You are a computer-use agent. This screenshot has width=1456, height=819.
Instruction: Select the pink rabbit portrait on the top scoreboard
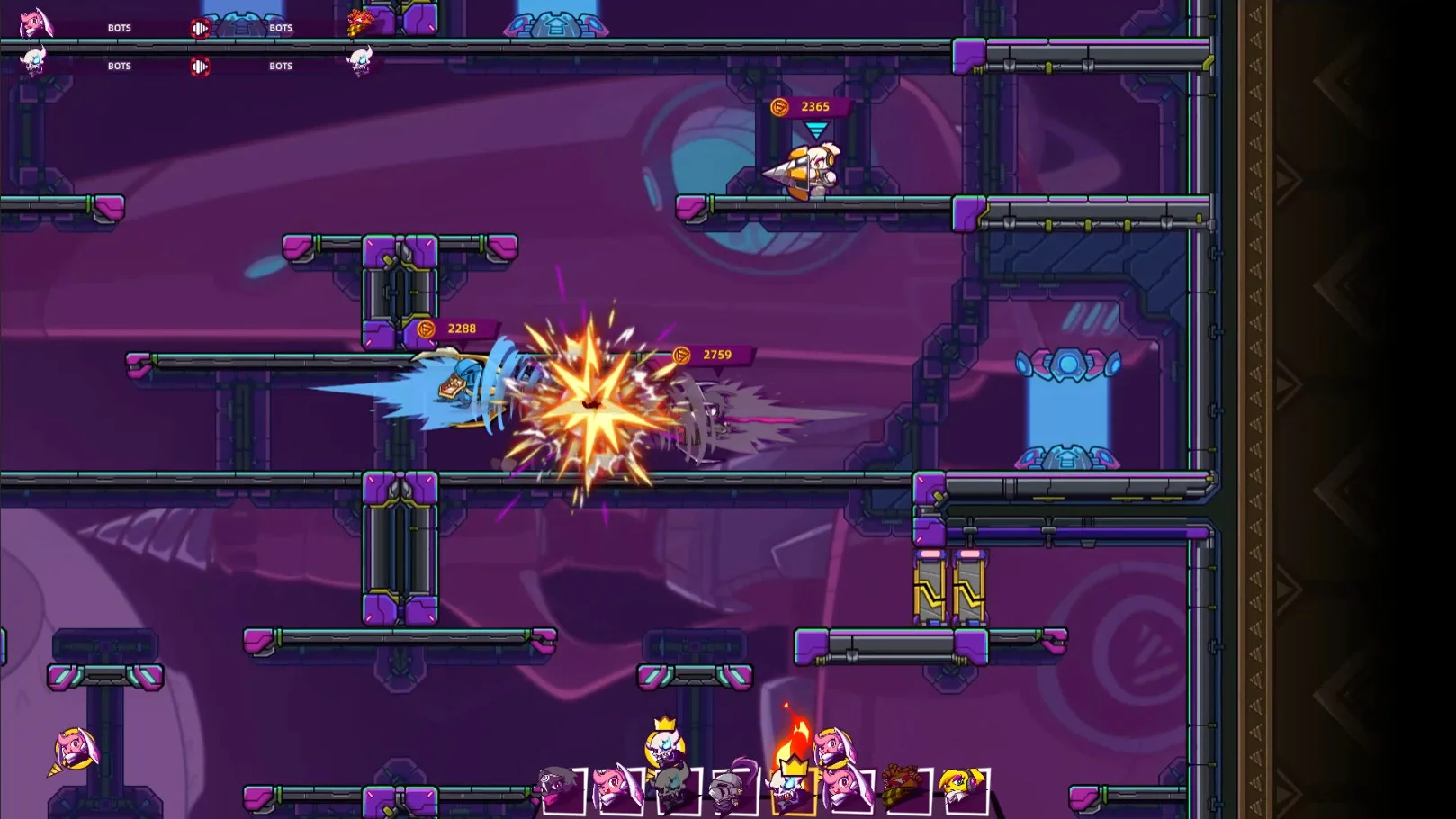click(x=35, y=23)
